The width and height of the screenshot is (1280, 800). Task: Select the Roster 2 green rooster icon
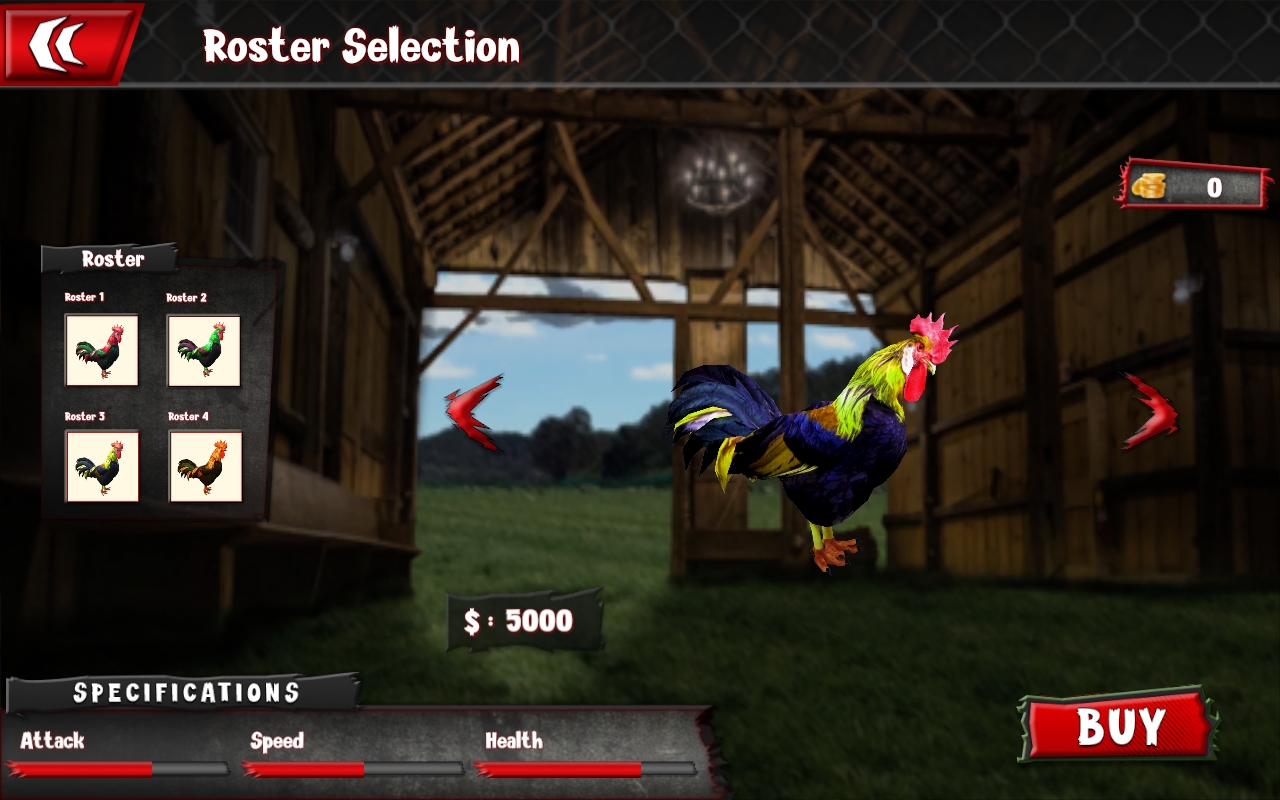207,352
